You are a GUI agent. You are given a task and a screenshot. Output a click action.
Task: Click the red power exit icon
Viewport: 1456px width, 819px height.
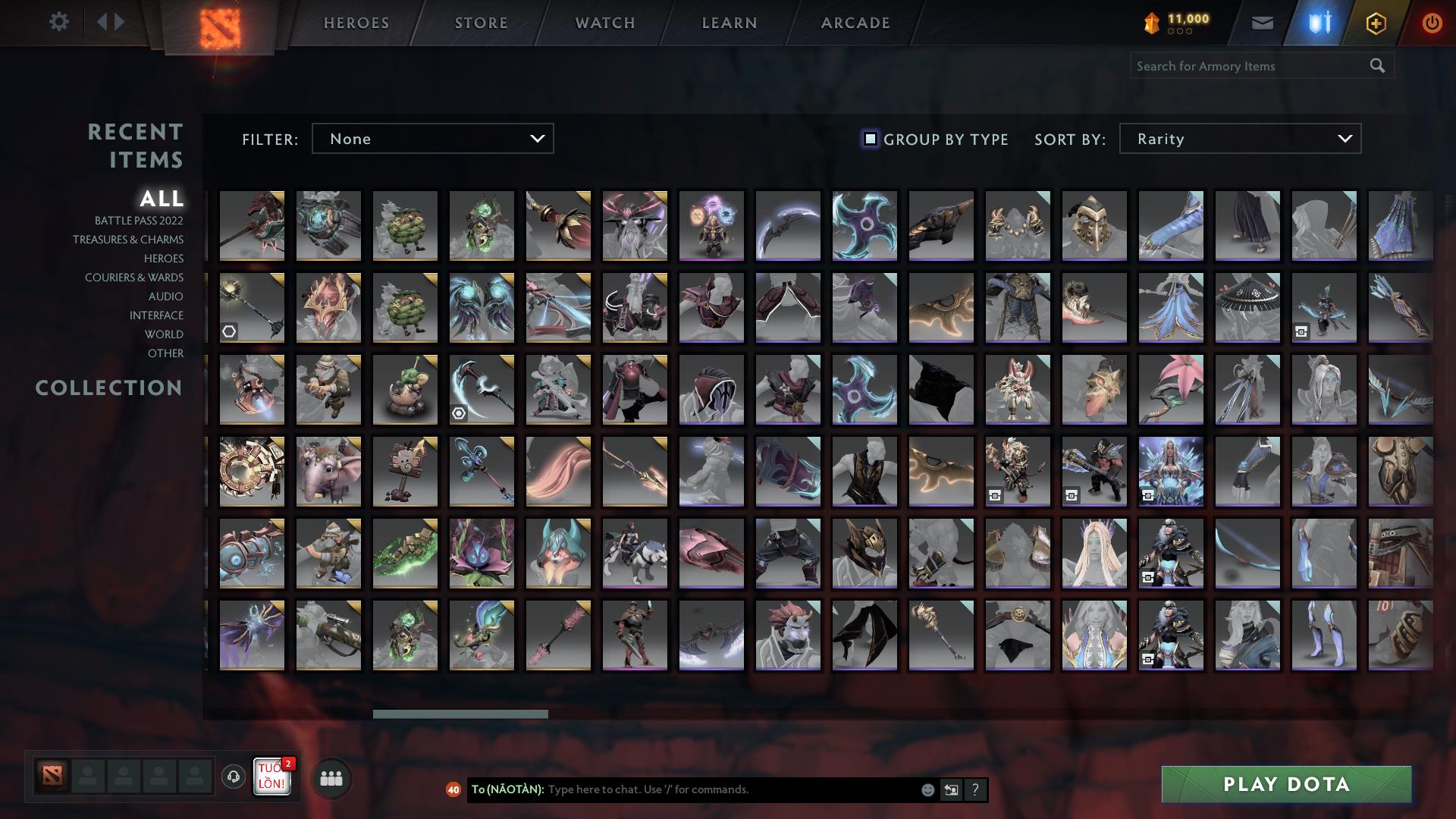pyautogui.click(x=1431, y=22)
